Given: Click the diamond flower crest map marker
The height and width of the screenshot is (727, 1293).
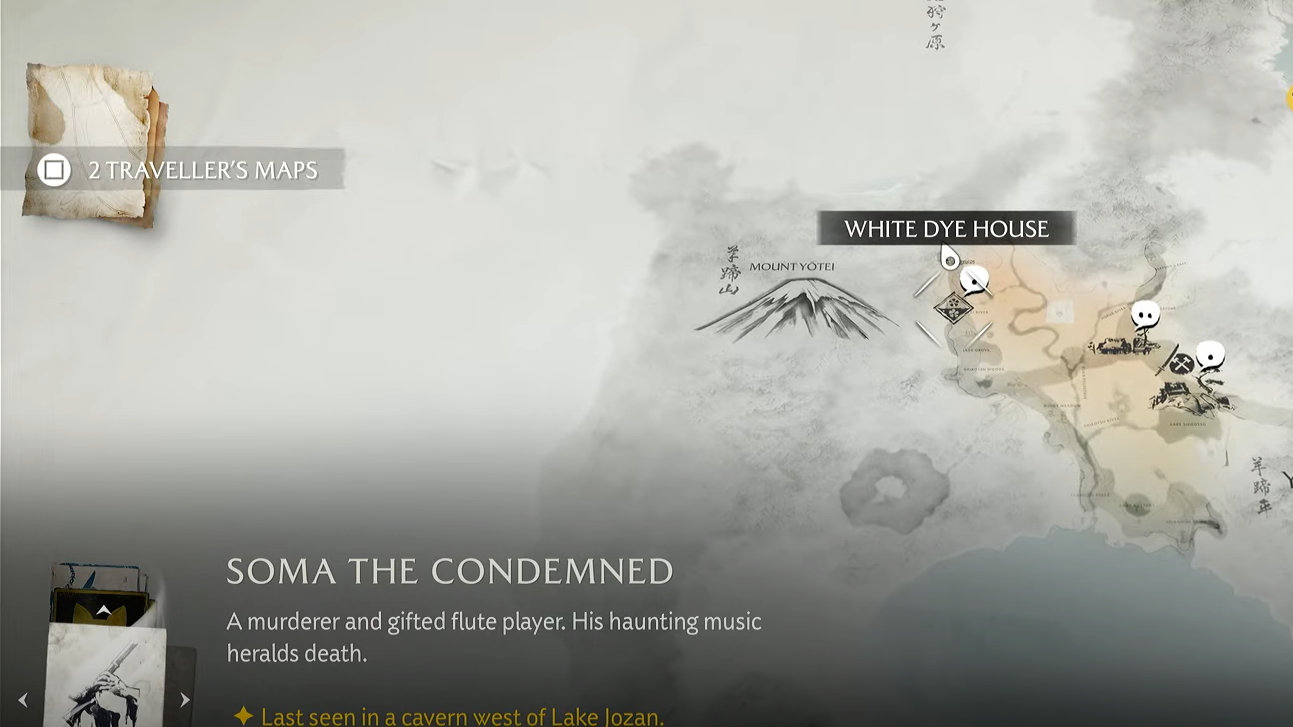Looking at the screenshot, I should [x=953, y=308].
